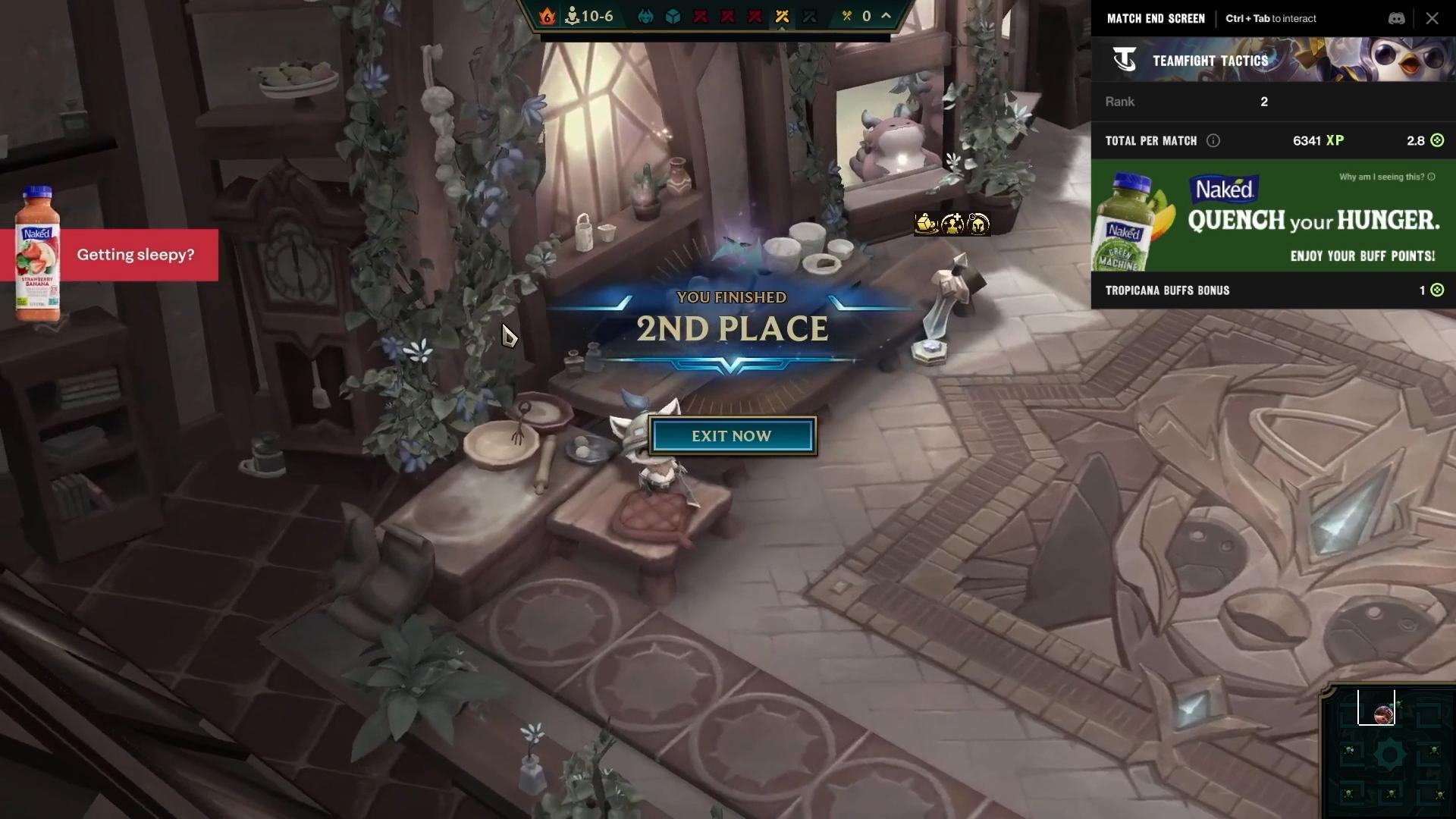Open Discord from the overlay header
Screen dimensions: 1456x819
click(x=1397, y=19)
